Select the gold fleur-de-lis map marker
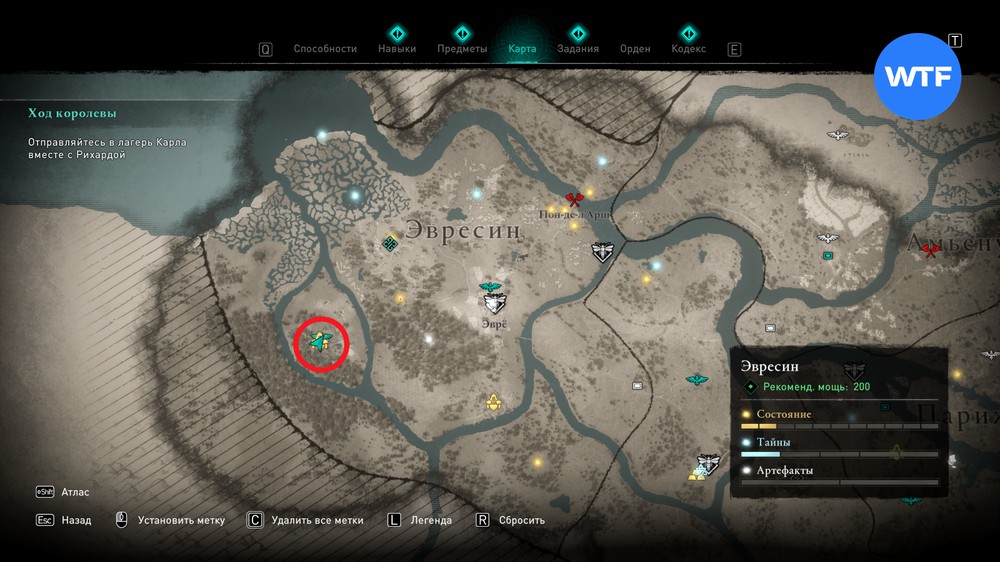This screenshot has height=562, width=1000. 493,402
